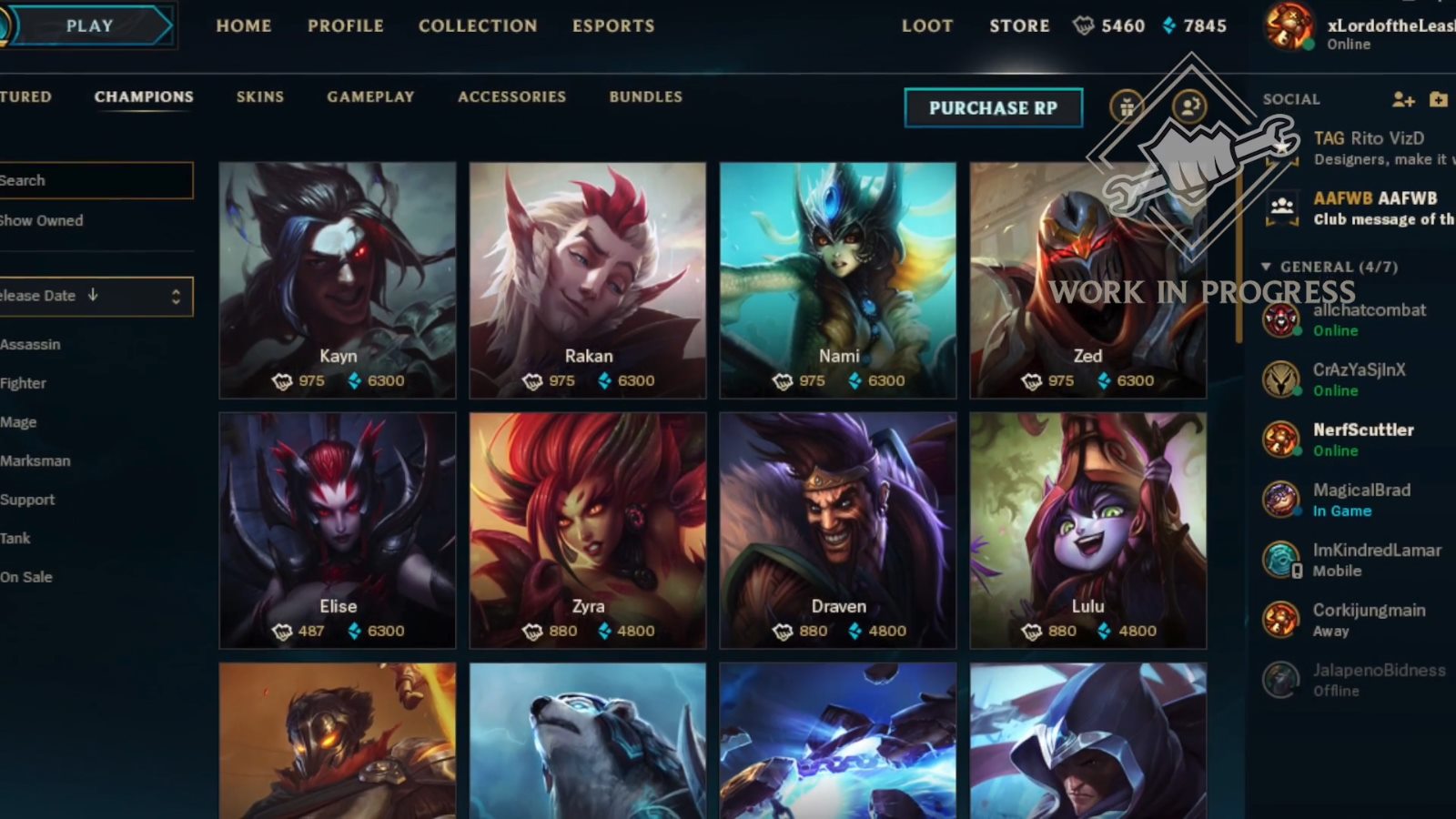Viewport: 1456px width, 819px height.
Task: Collapse the GENERAL friends group
Action: coord(1266,267)
